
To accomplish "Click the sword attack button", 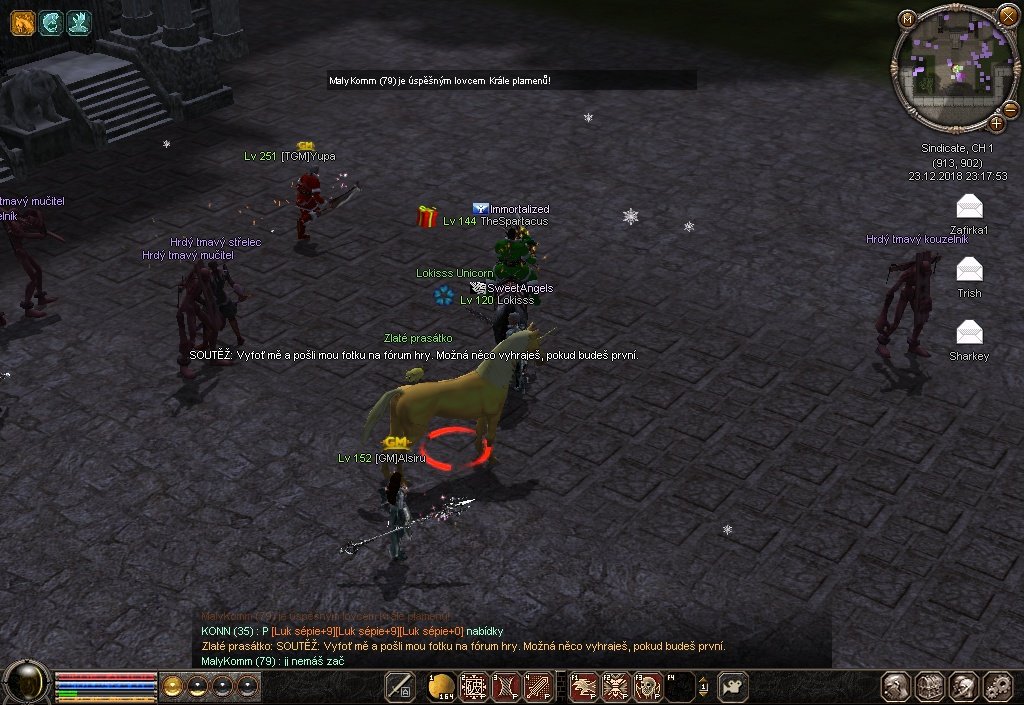I will click(401, 686).
